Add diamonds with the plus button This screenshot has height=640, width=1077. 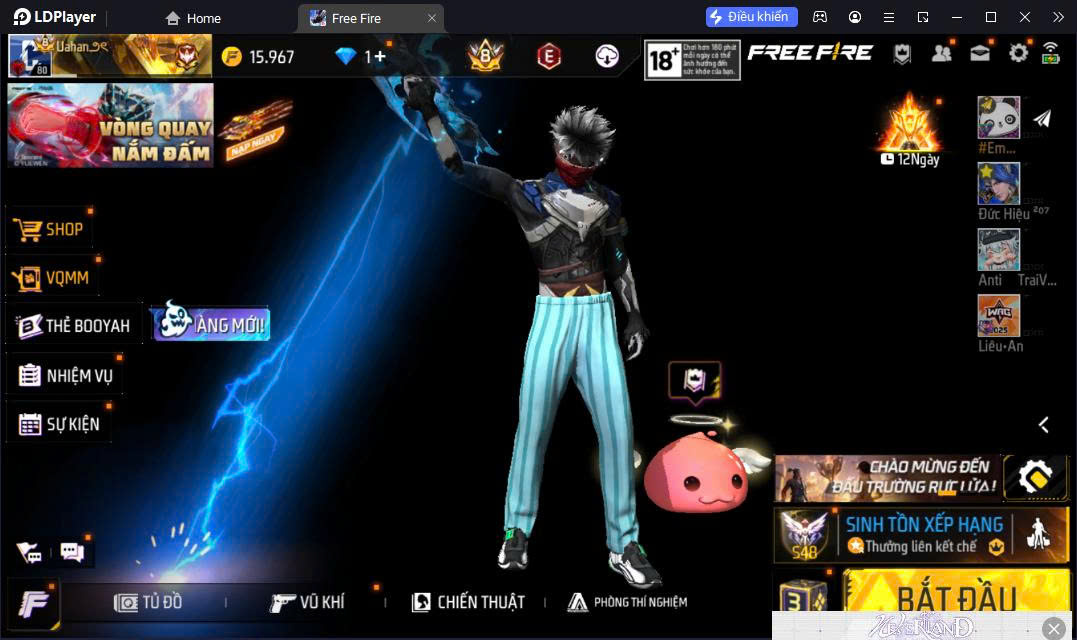pyautogui.click(x=380, y=57)
